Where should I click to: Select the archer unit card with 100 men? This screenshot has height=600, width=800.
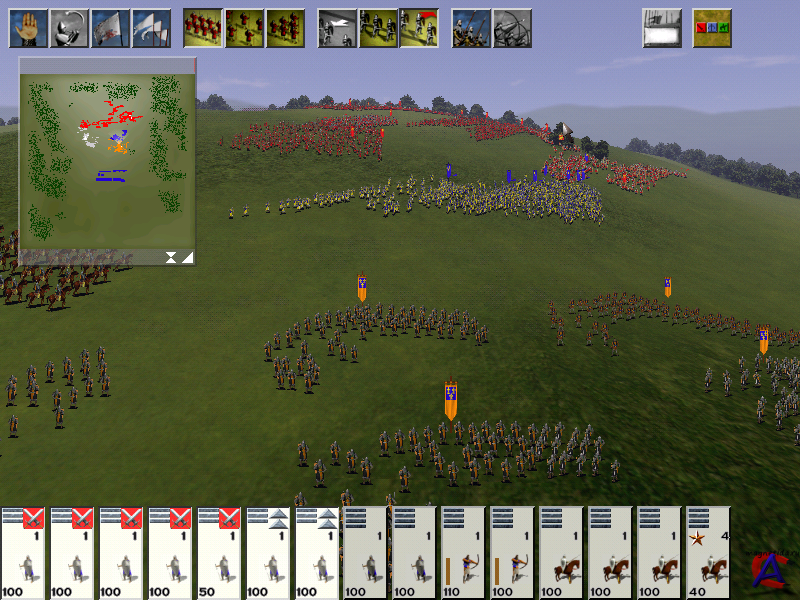coord(513,552)
